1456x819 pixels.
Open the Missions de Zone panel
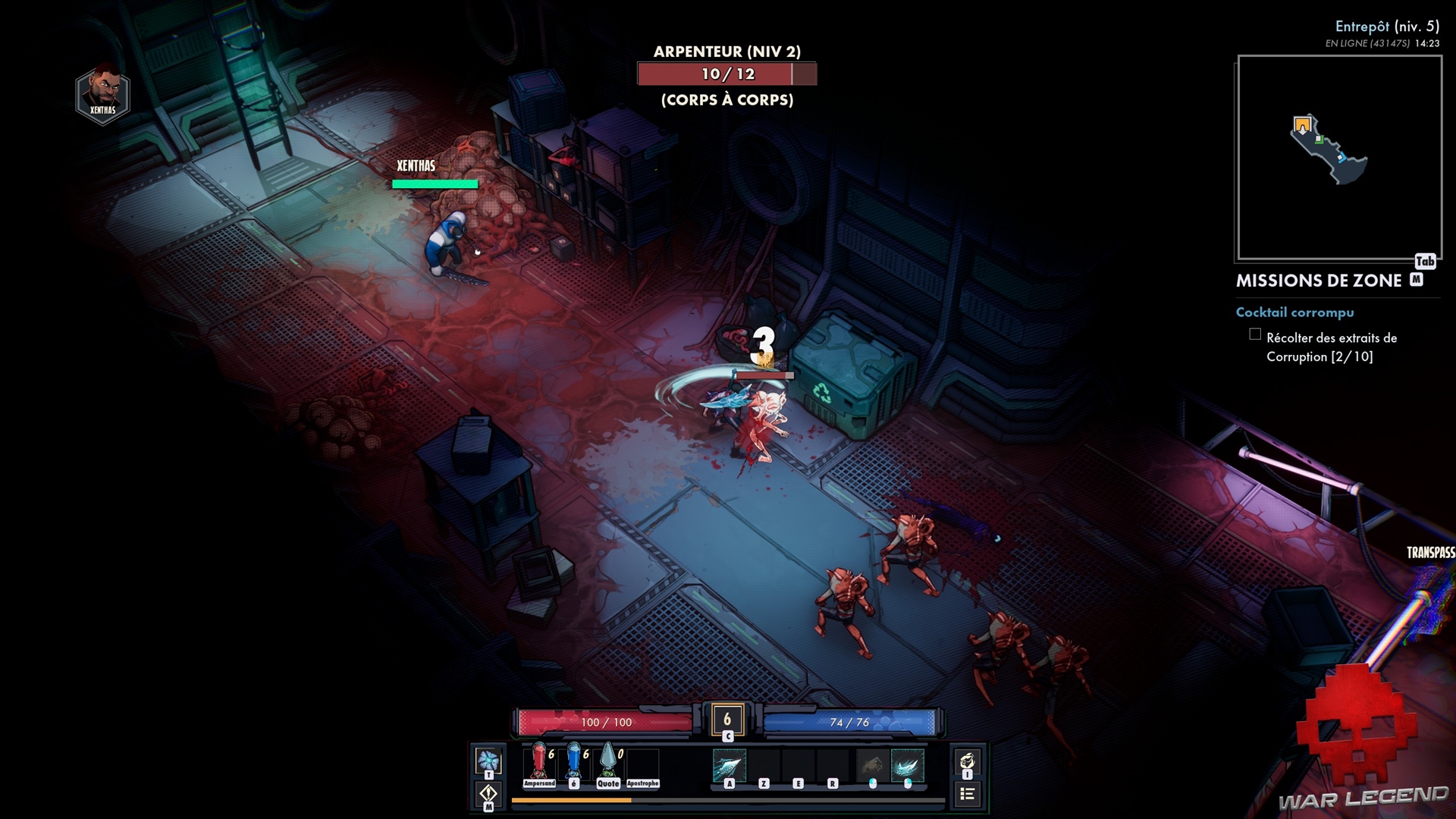[1319, 281]
